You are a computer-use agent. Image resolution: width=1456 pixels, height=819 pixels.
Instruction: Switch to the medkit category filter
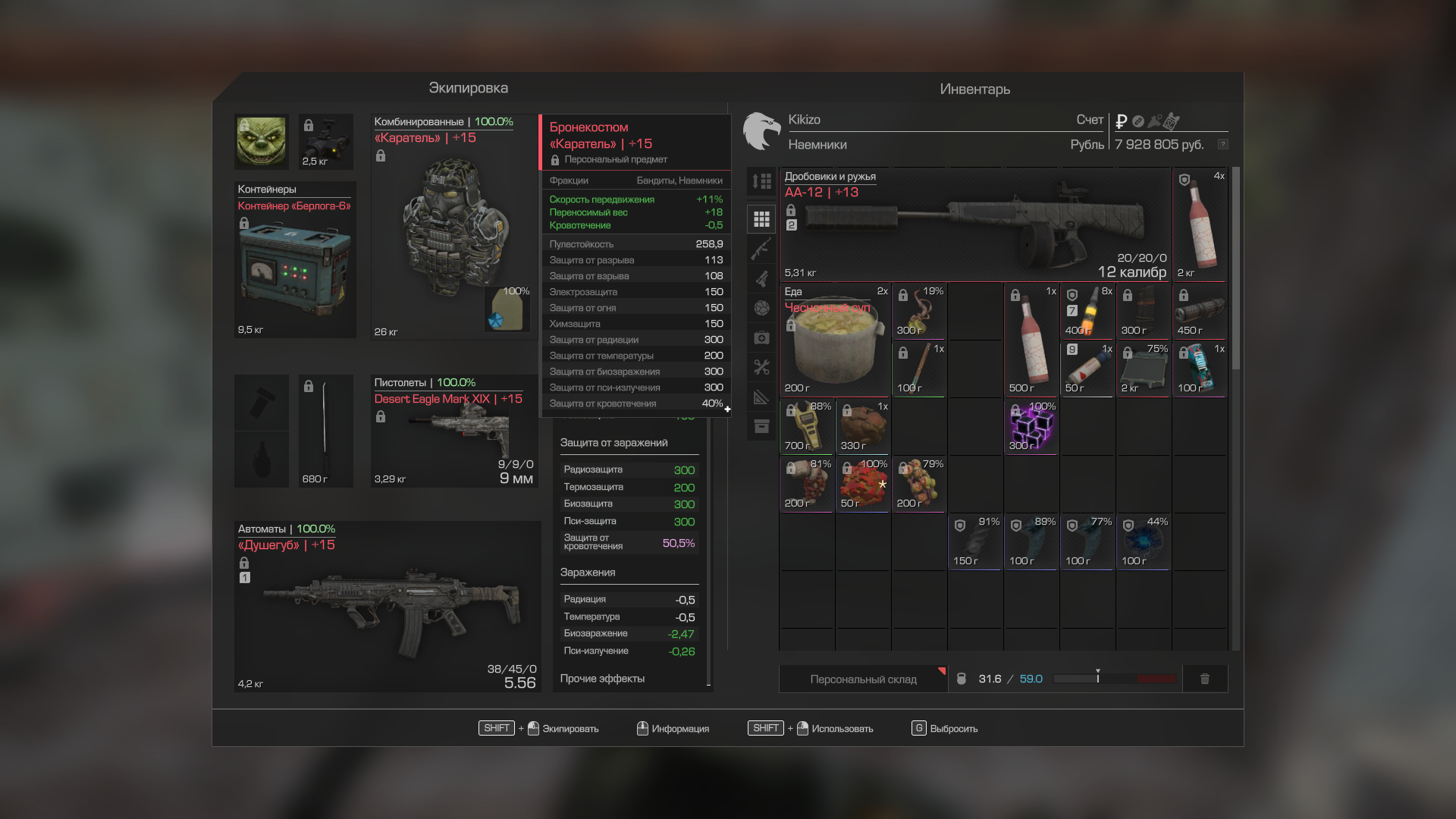tap(761, 337)
